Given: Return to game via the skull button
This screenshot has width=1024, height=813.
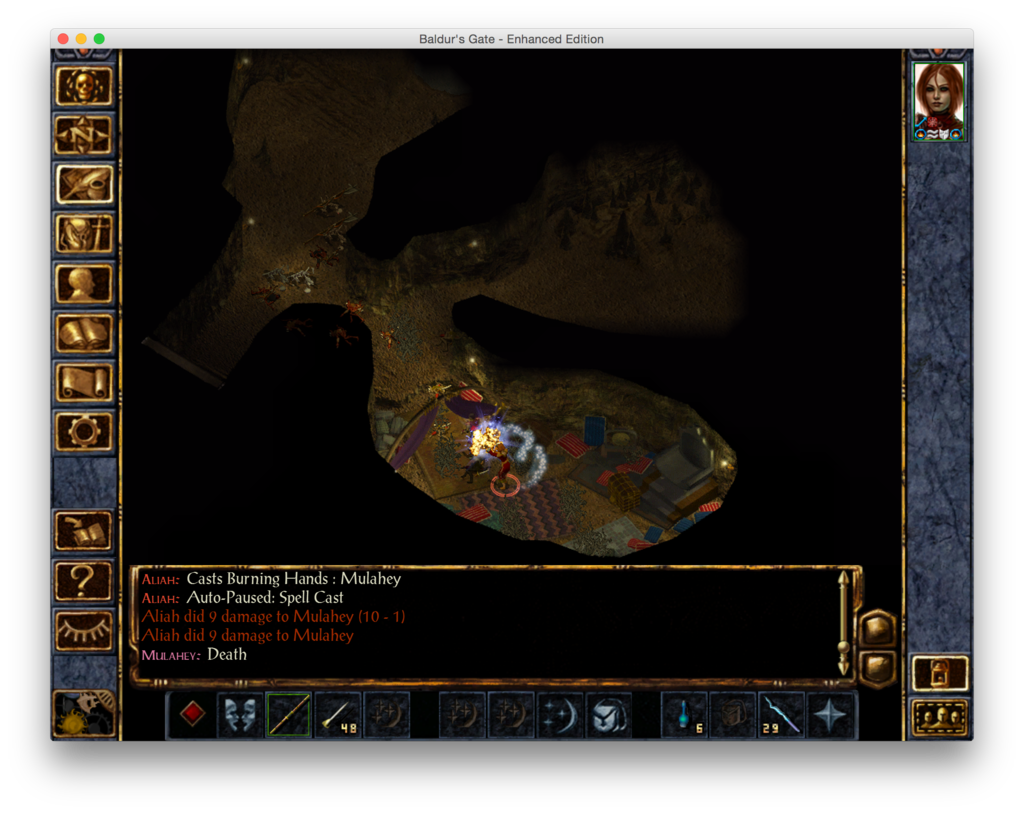Looking at the screenshot, I should (x=84, y=87).
